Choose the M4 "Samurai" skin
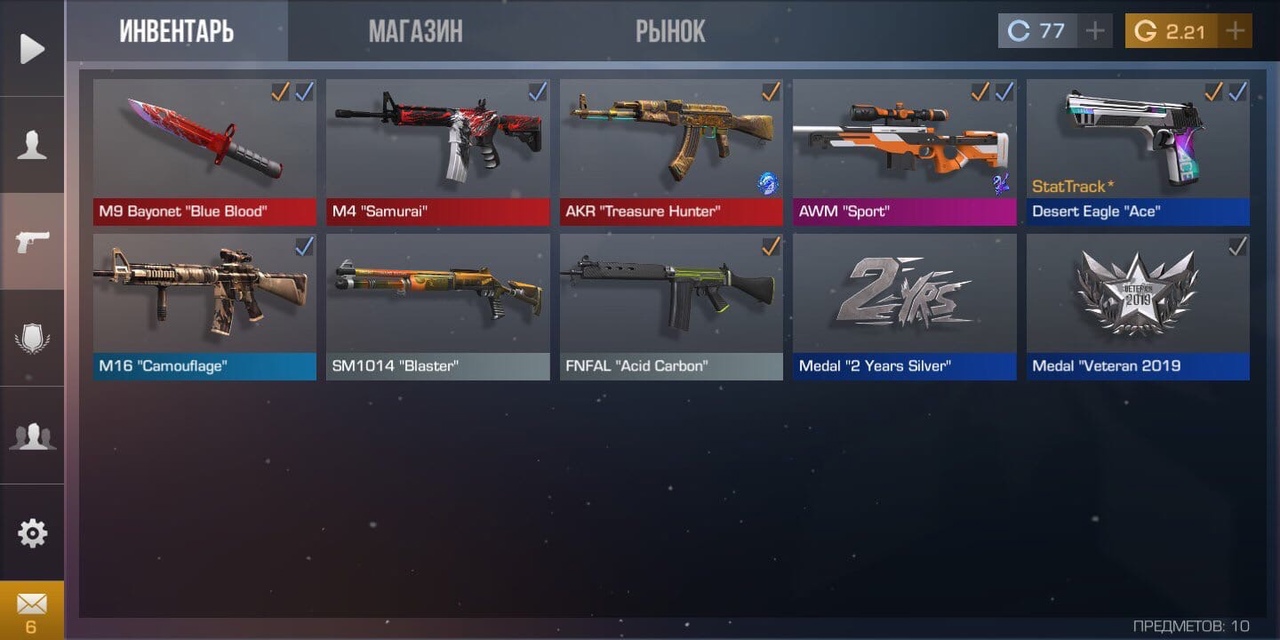Viewport: 1280px width, 640px height. coord(438,152)
